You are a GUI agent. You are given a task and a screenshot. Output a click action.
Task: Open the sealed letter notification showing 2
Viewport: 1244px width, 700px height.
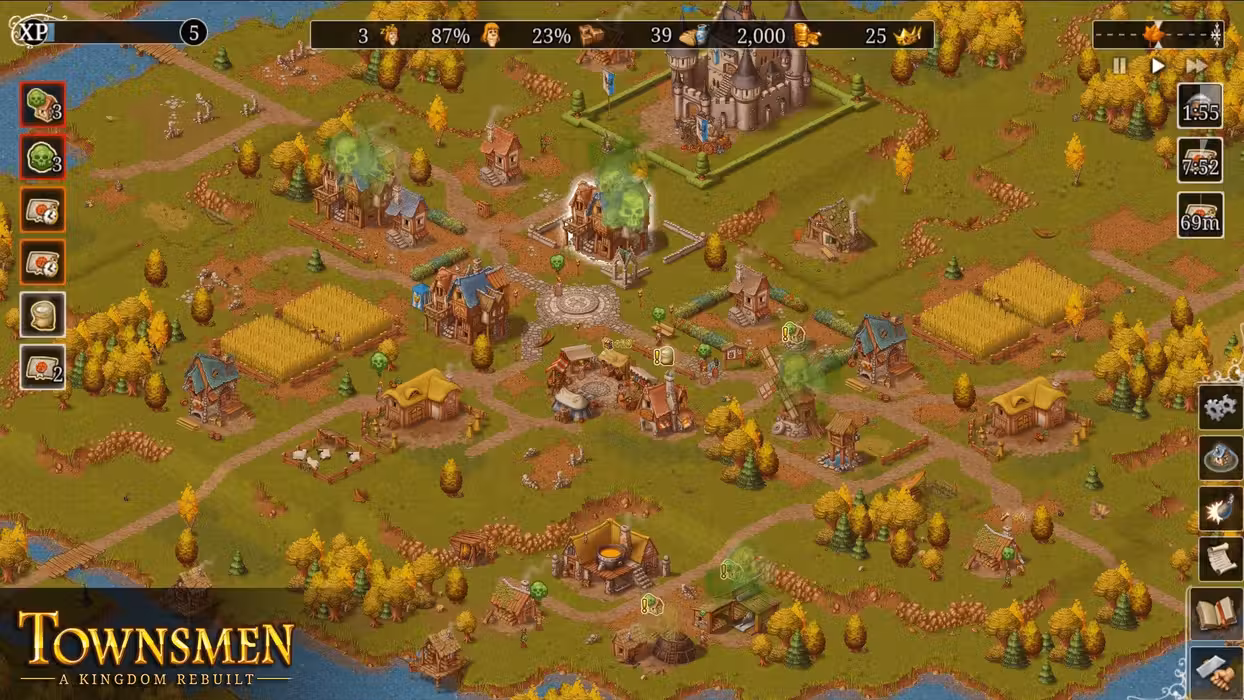(x=43, y=368)
